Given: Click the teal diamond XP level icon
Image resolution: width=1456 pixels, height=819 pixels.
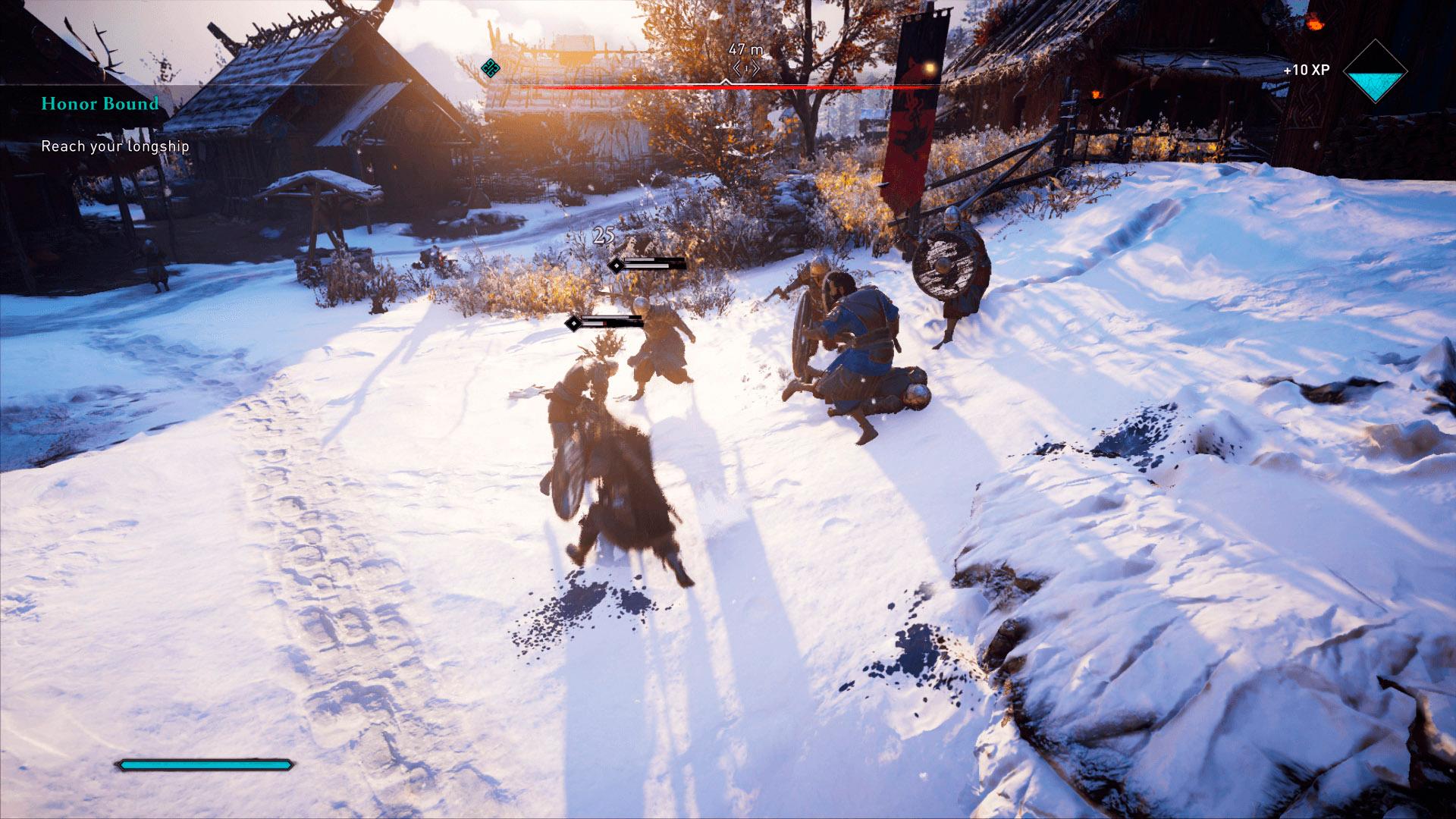Looking at the screenshot, I should coord(1375,71).
